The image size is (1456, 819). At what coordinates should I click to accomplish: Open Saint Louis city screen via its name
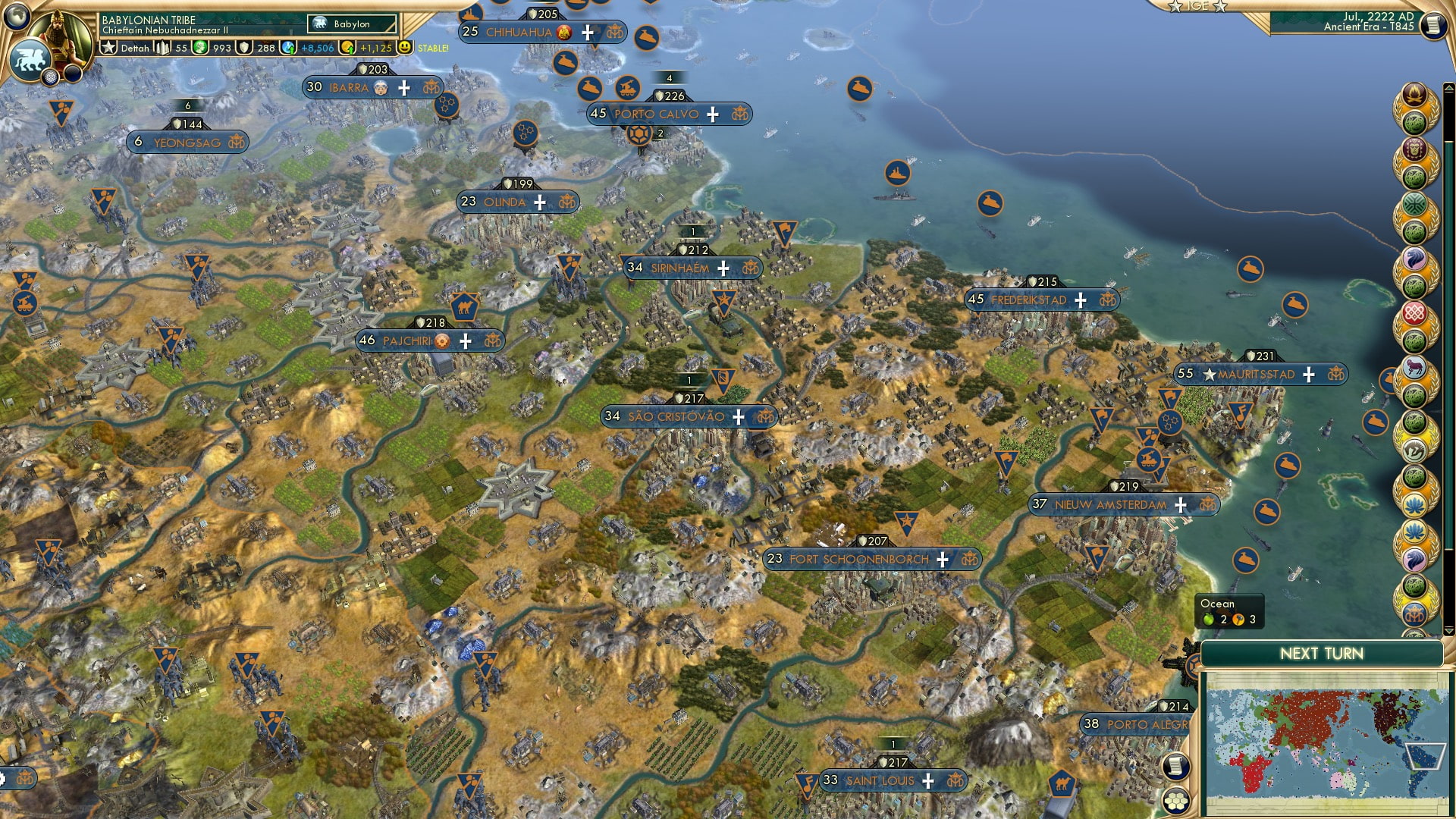(880, 780)
